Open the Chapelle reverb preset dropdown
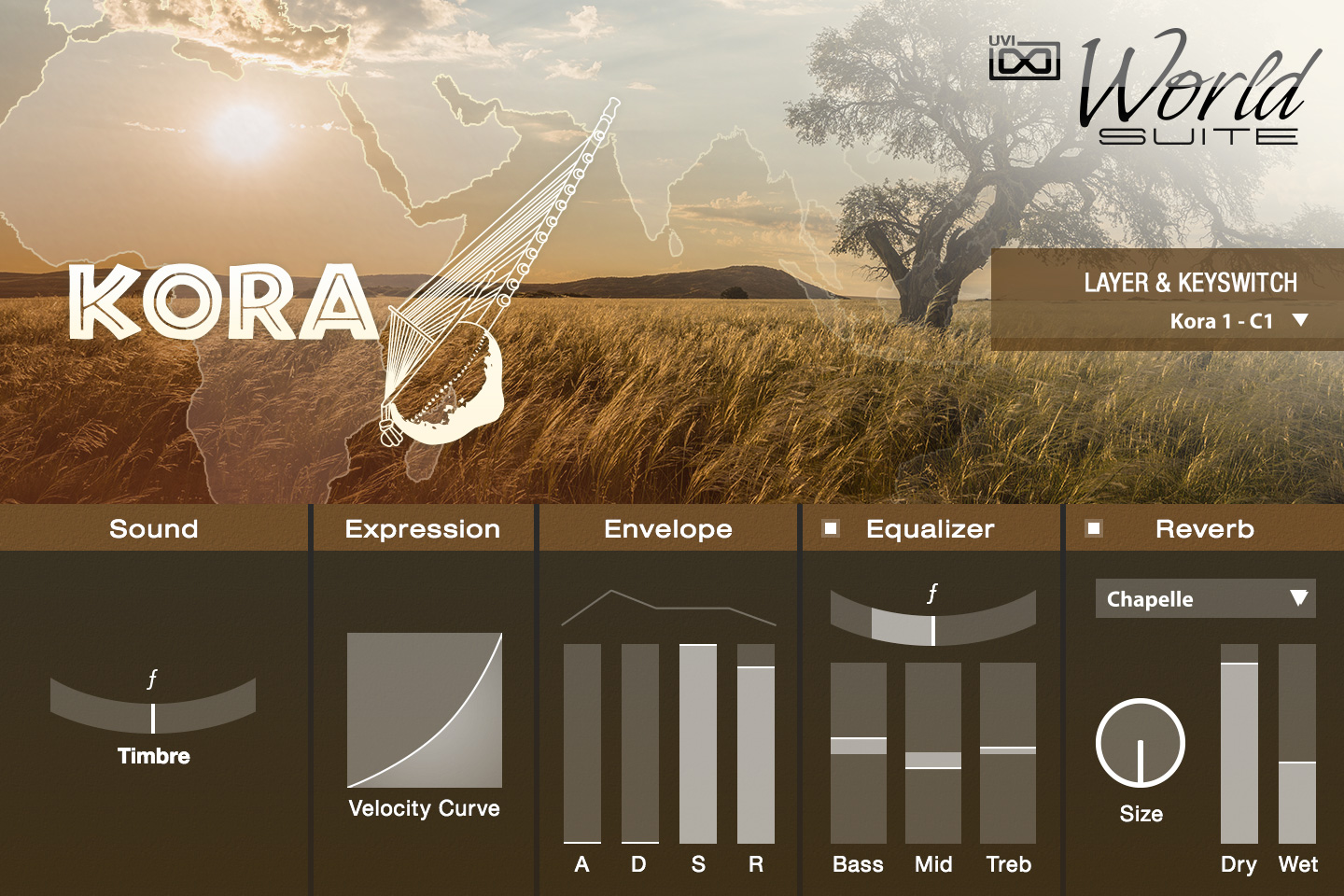Screen dimensions: 1344x896 [x=1204, y=598]
